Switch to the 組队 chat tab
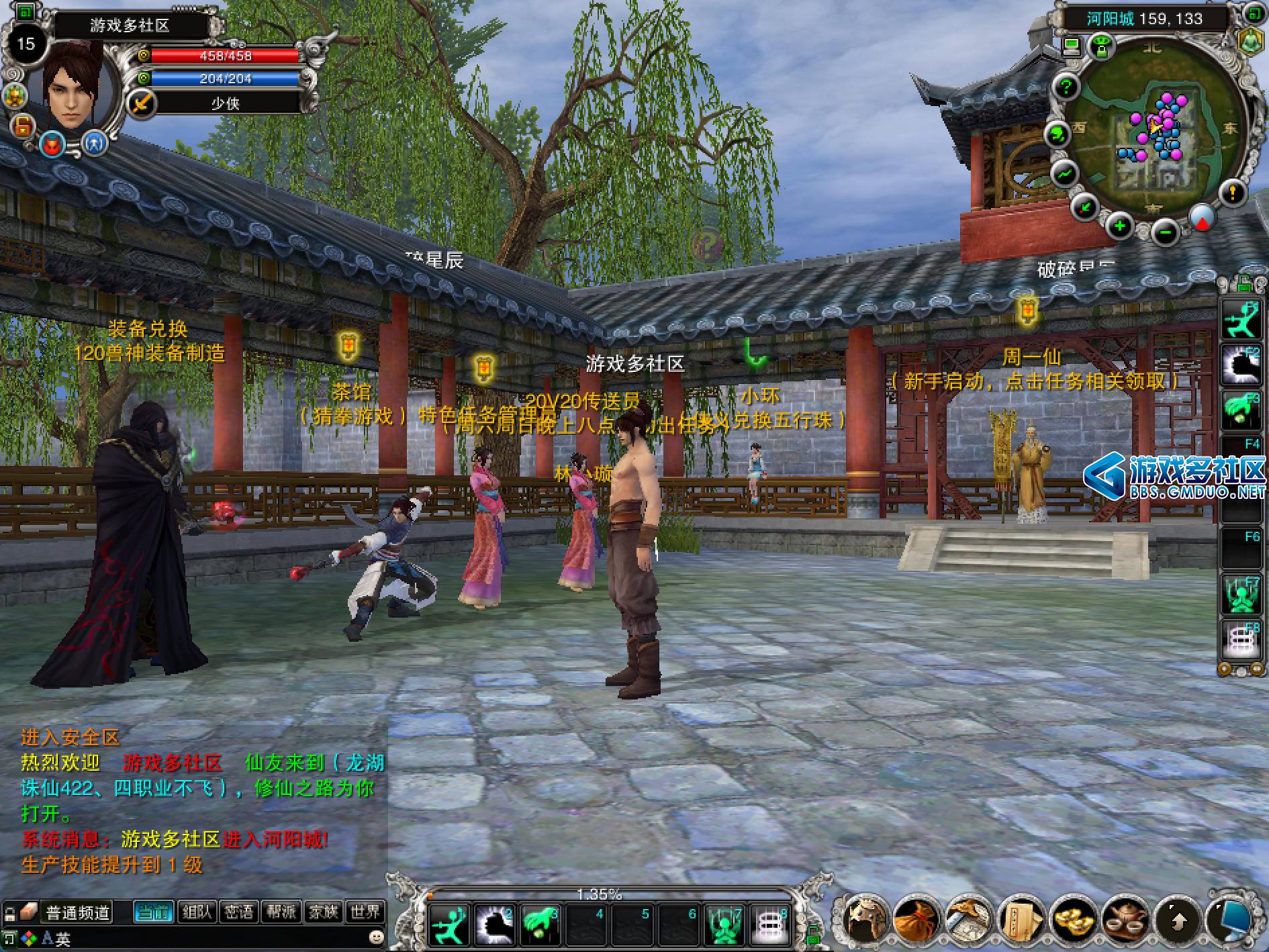The height and width of the screenshot is (952, 1269). pyautogui.click(x=197, y=912)
